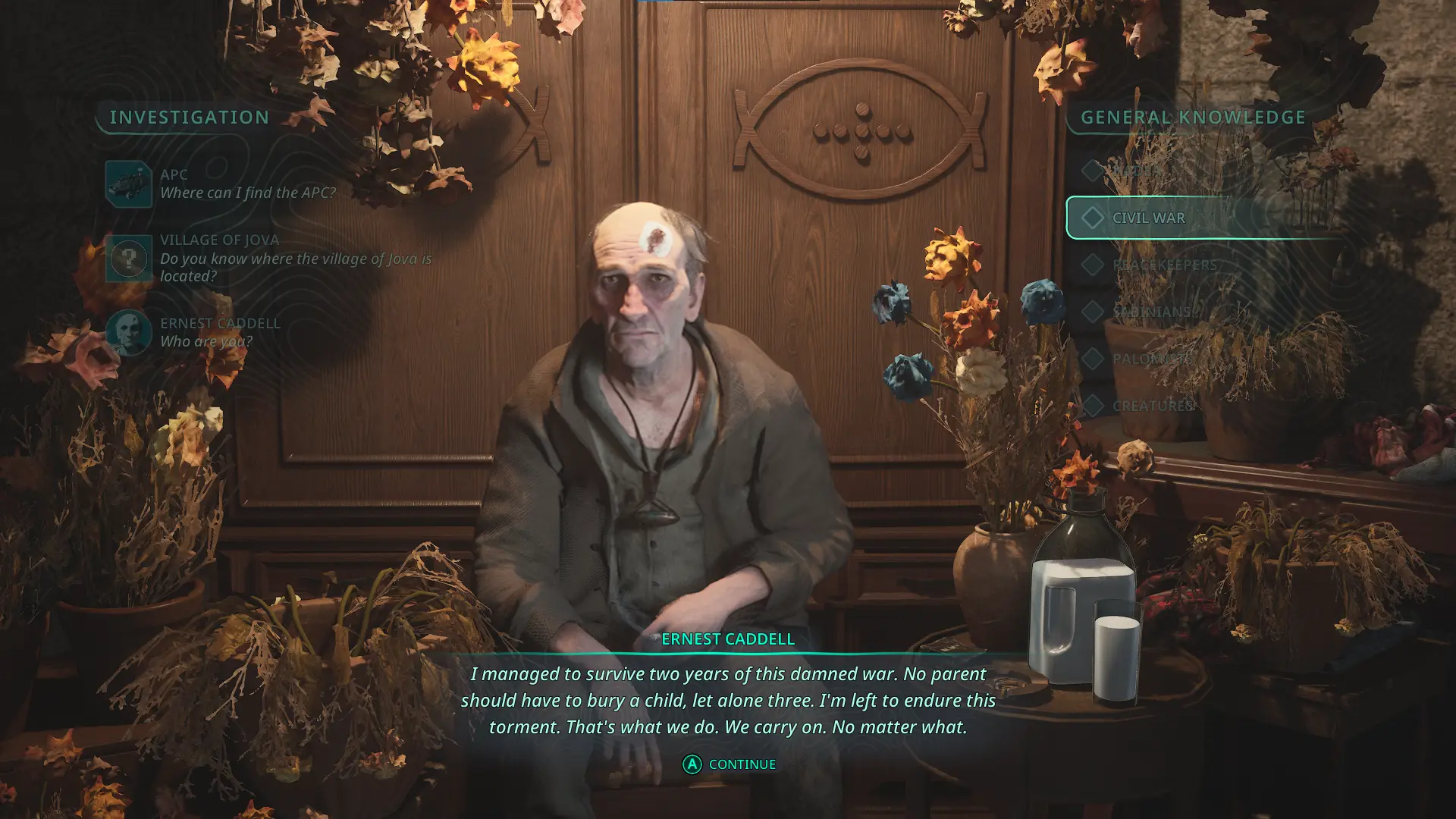Screen dimensions: 1456x819
Task: Select the Ernest Caddell 'Who are you?' topic
Action: coord(220,332)
